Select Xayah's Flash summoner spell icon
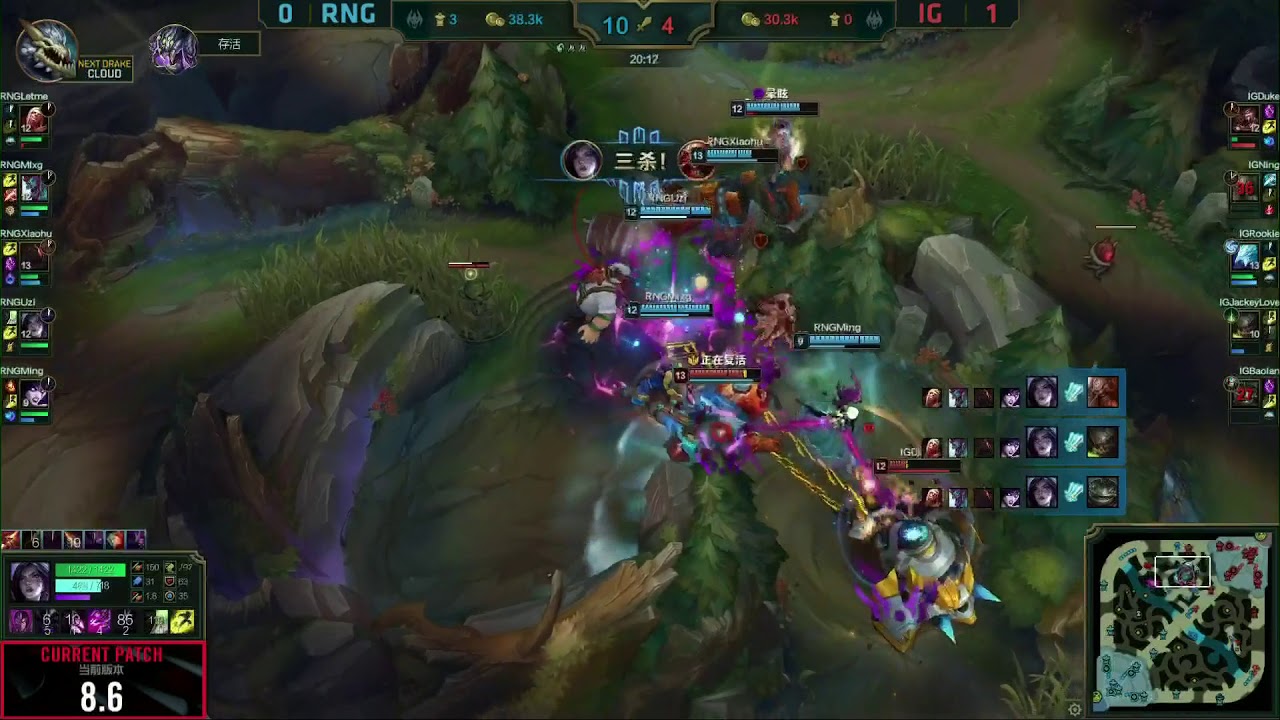The width and height of the screenshot is (1280, 720). coord(183,622)
